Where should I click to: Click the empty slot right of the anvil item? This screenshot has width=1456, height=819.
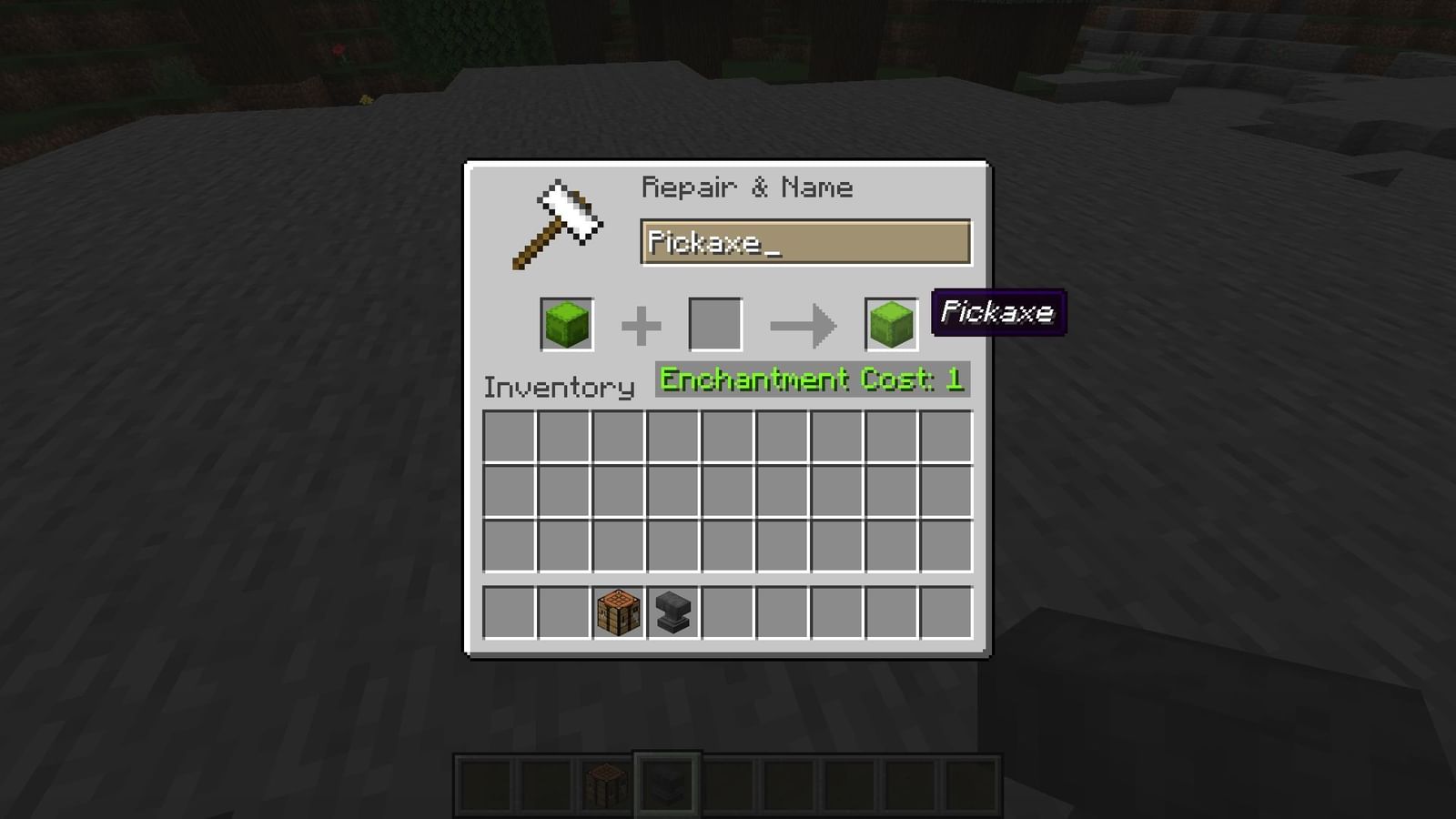726,612
